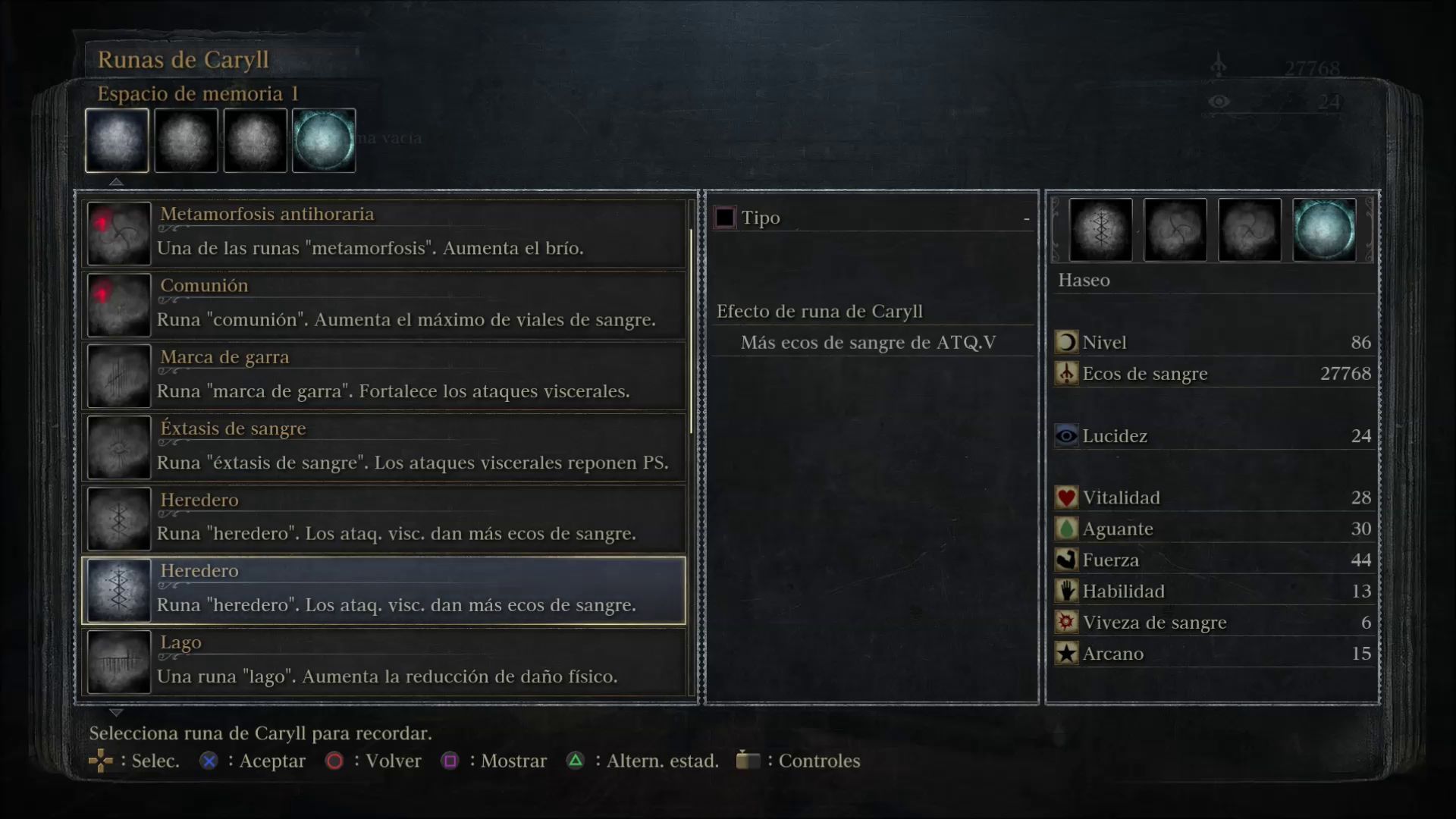The height and width of the screenshot is (819, 1456).
Task: Pick the Marca de garra rune
Action: (384, 375)
